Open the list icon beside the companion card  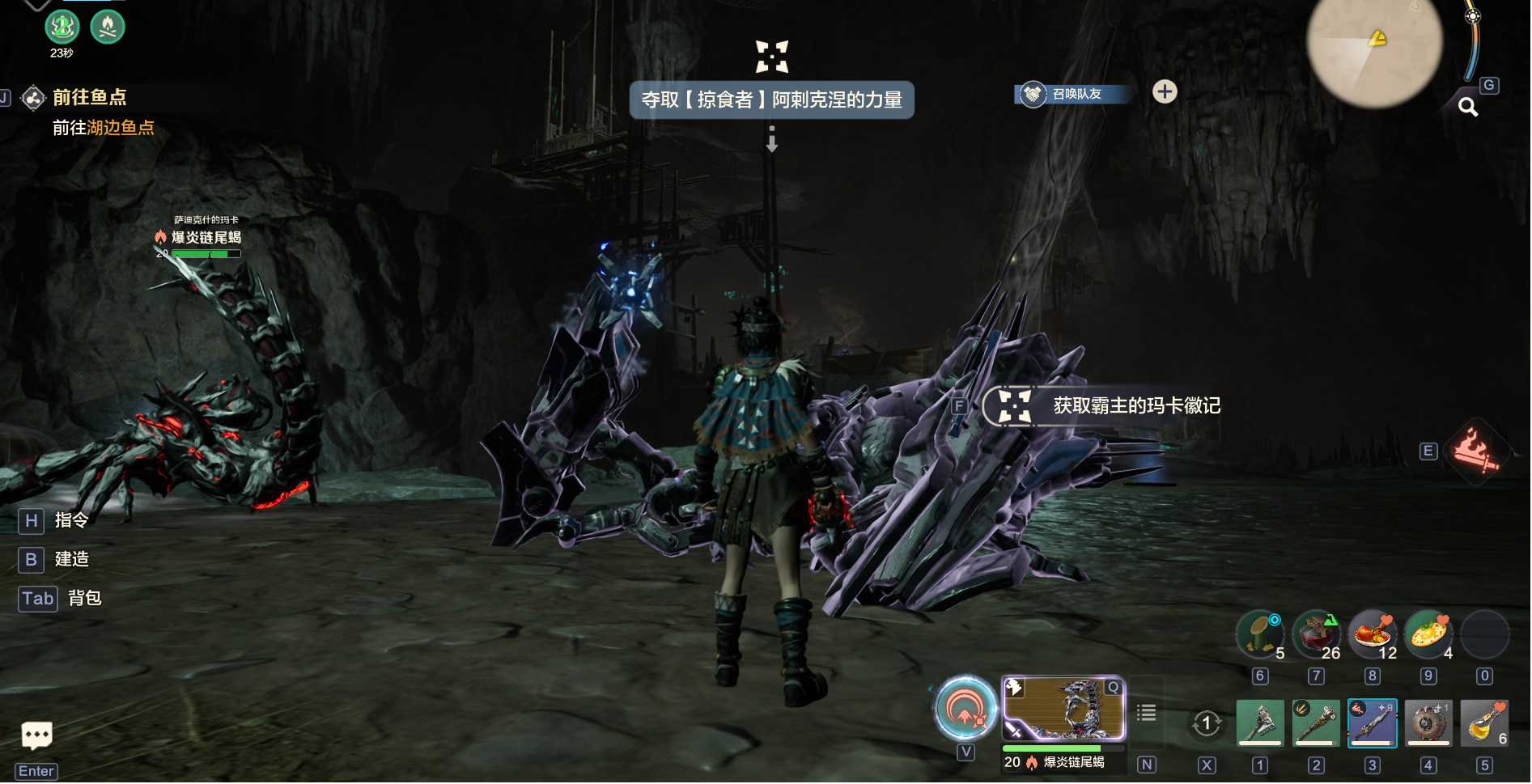1146,713
